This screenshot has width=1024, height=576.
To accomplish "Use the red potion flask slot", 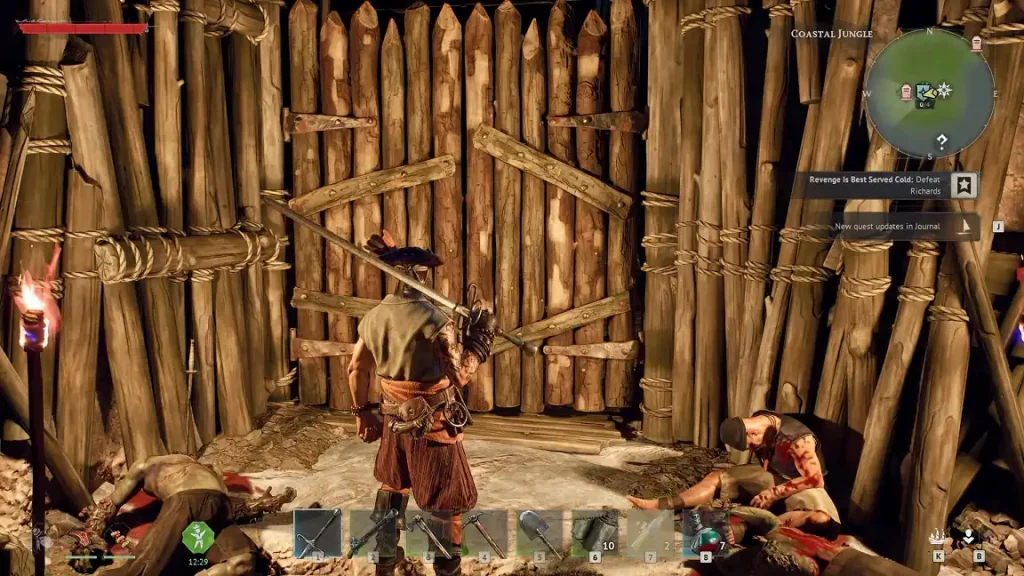I will point(706,532).
